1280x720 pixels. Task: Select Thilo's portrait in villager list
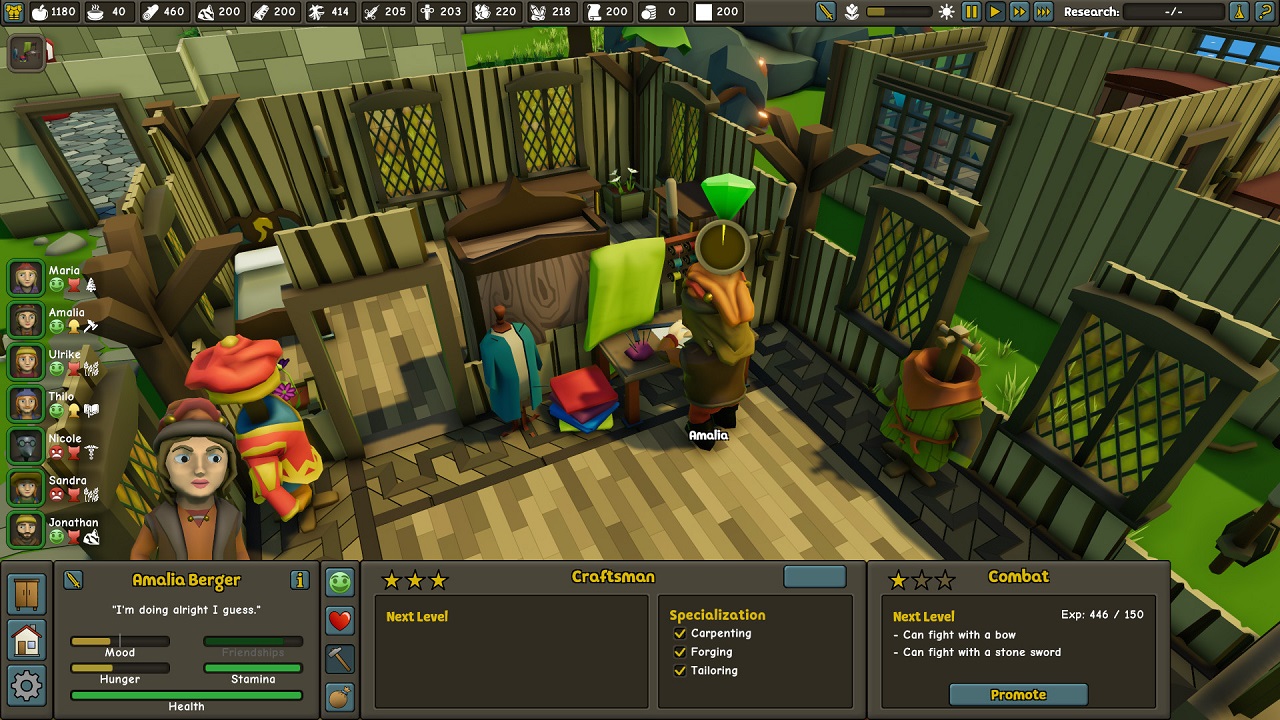pos(27,404)
